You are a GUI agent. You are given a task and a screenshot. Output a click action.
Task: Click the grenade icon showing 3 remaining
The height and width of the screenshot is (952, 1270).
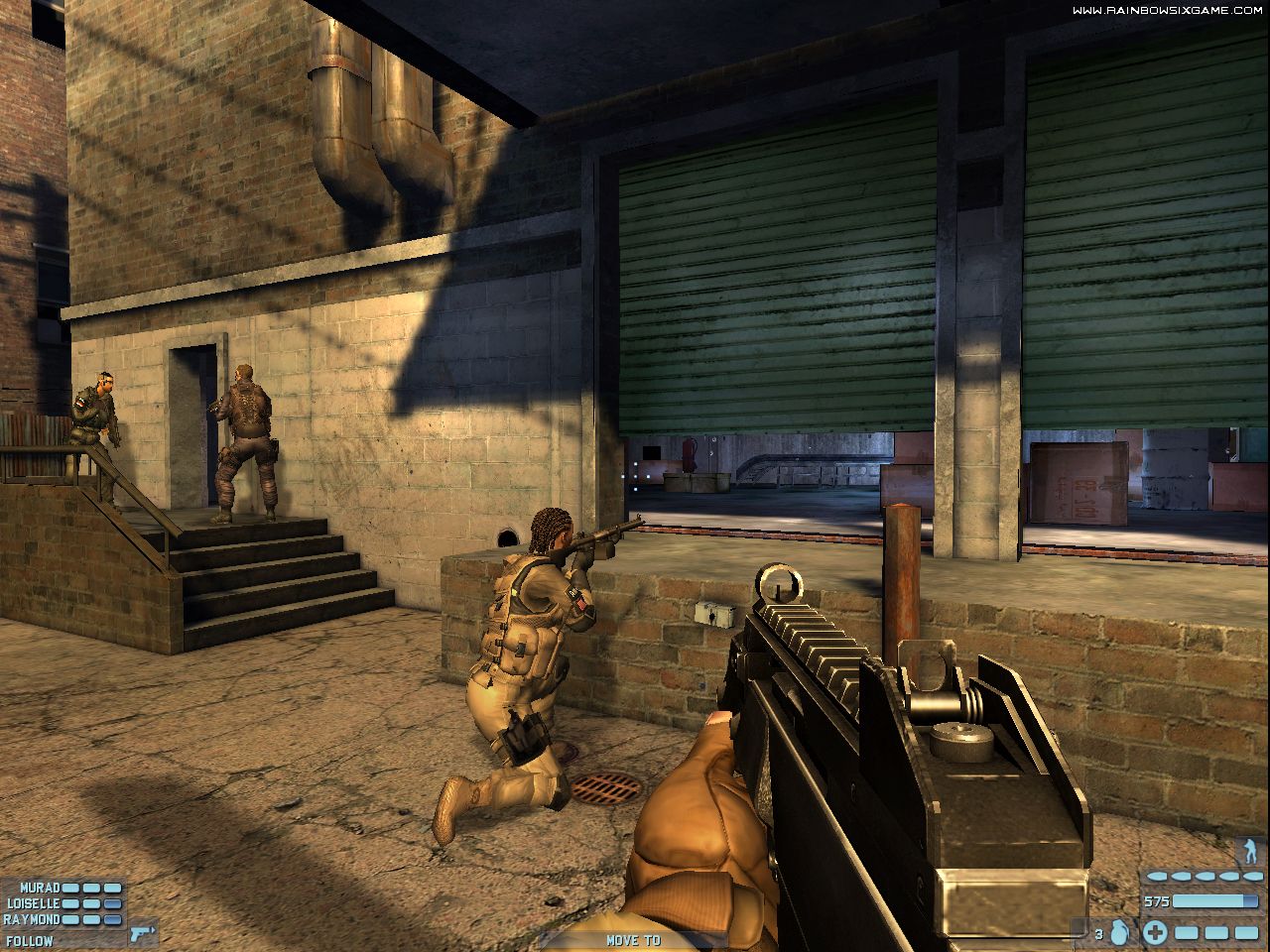pos(1118,932)
